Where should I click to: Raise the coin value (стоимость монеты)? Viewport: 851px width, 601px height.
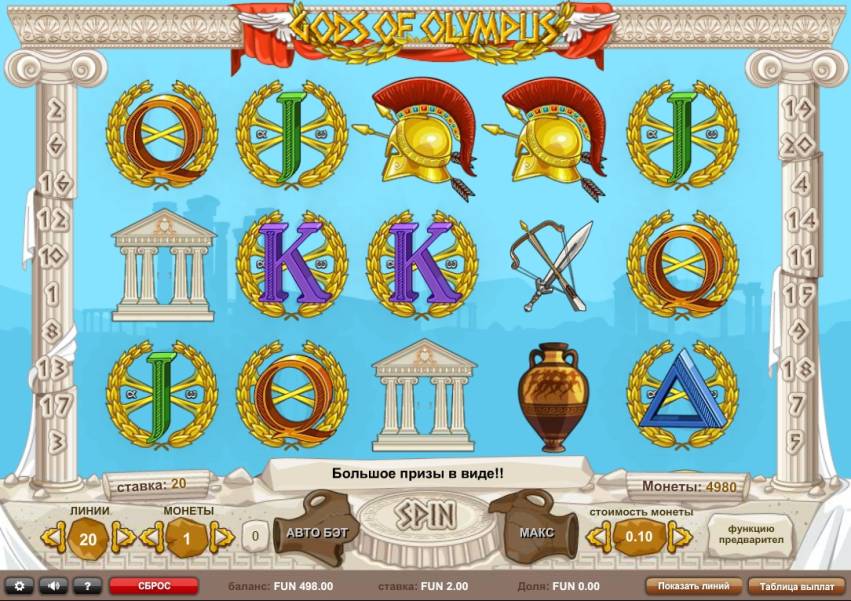coord(681,538)
